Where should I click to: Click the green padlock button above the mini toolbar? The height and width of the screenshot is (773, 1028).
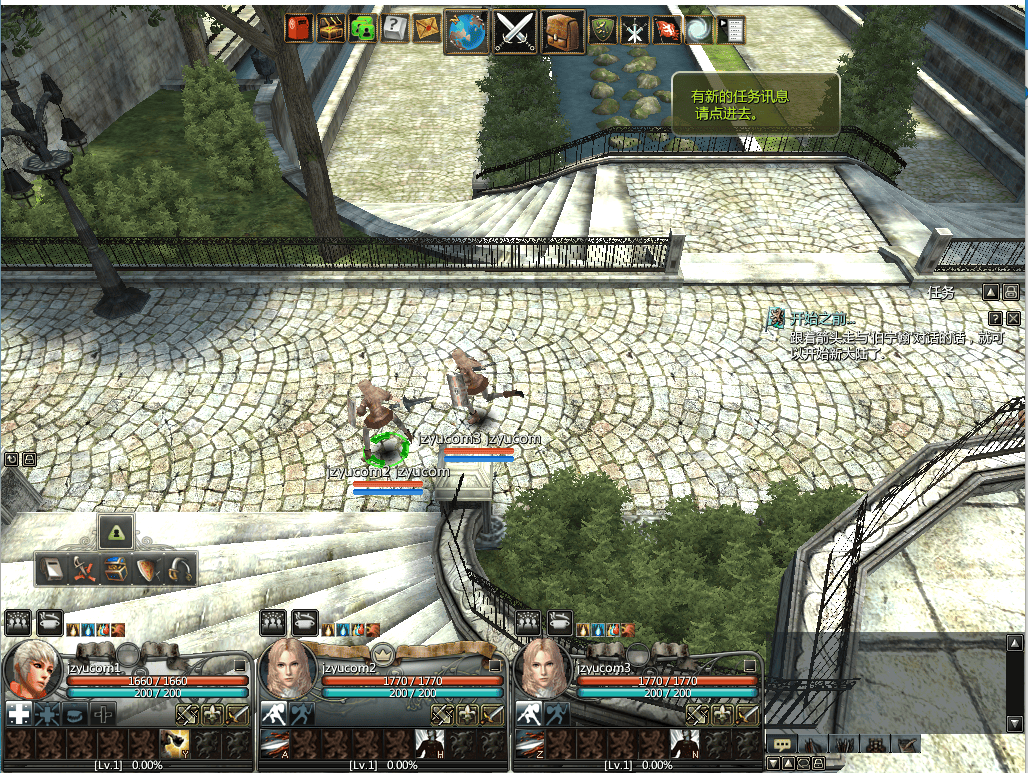(x=117, y=531)
